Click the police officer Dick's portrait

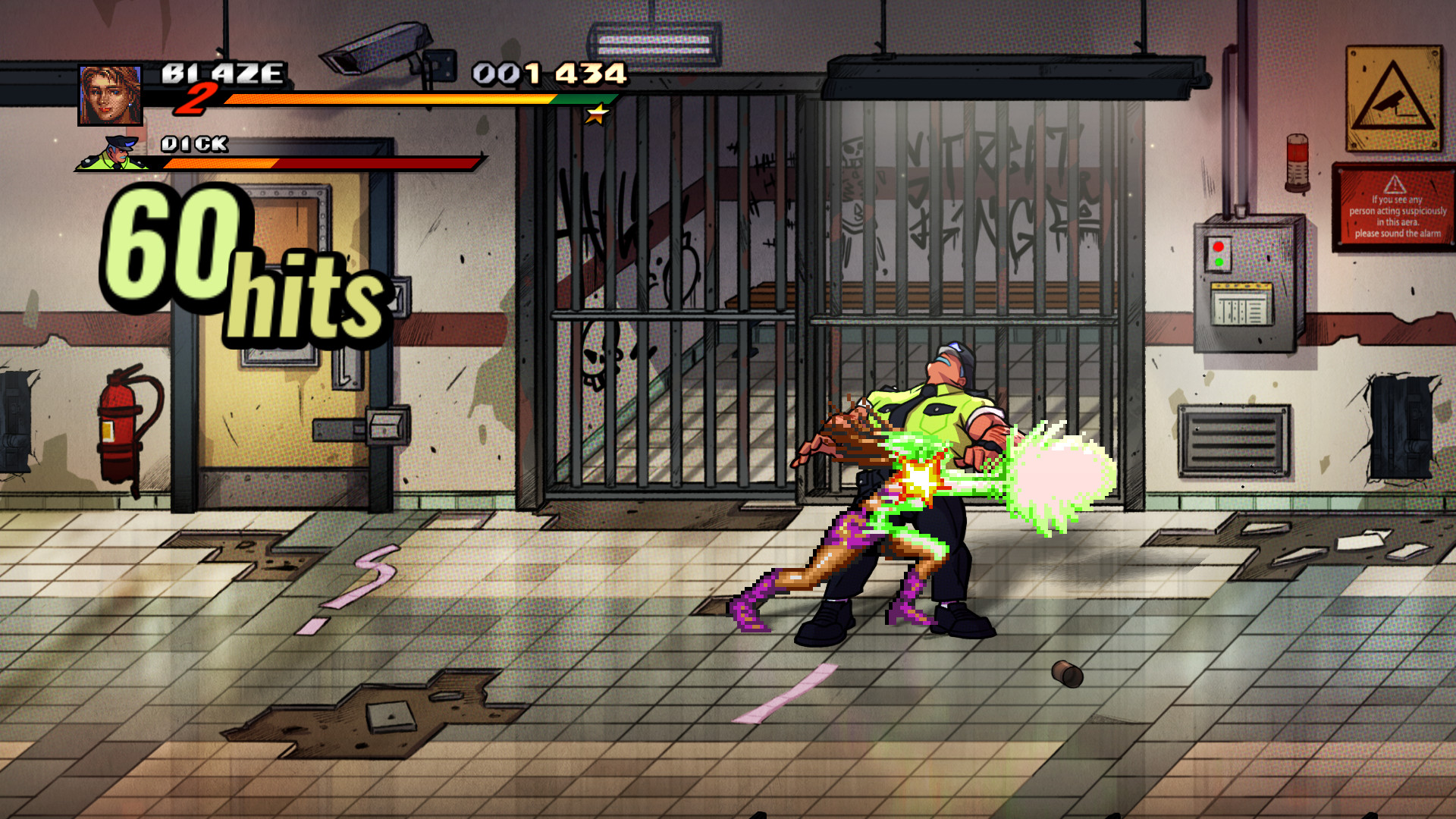click(x=117, y=155)
